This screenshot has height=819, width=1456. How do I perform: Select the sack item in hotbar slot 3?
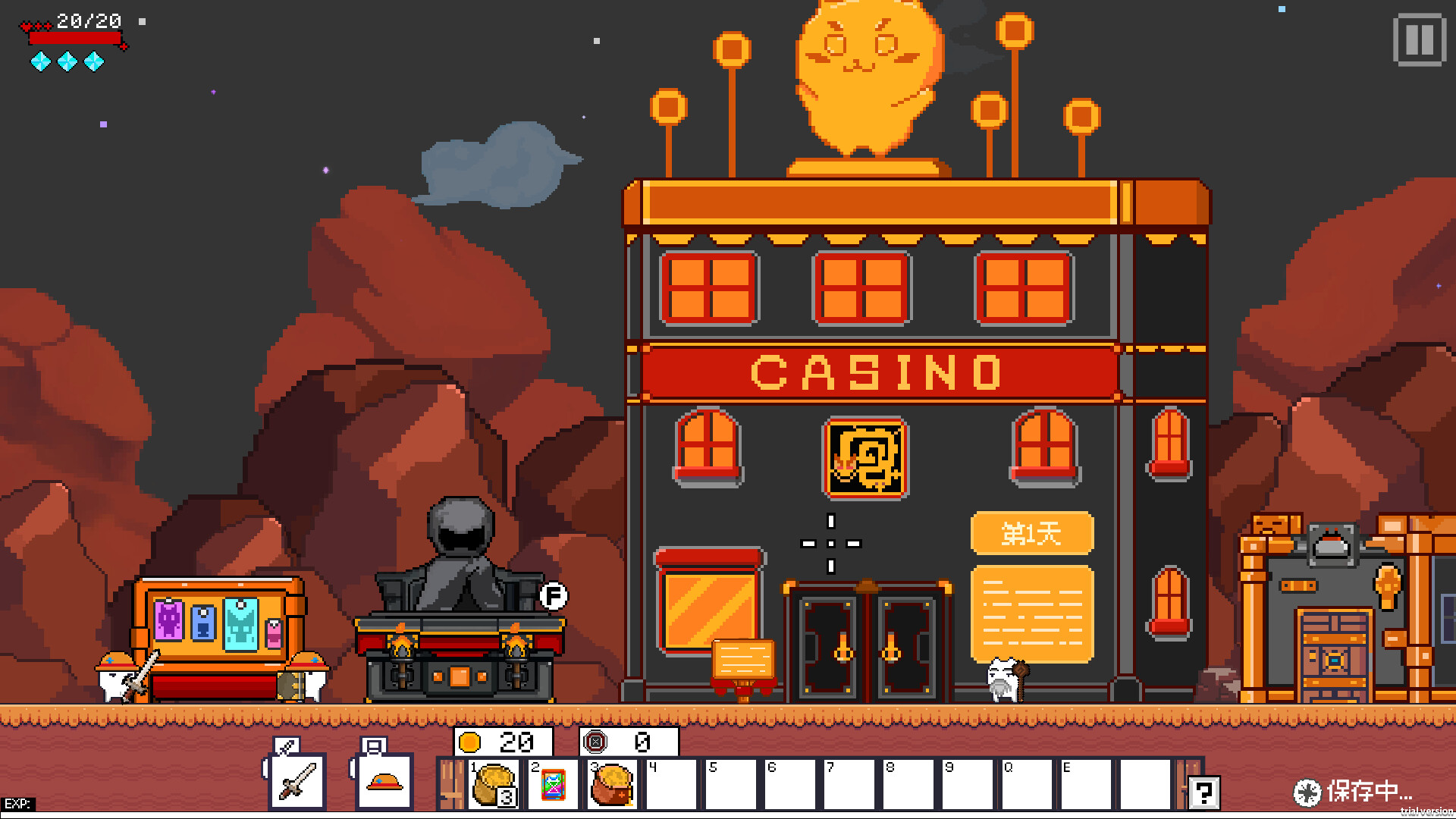611,785
